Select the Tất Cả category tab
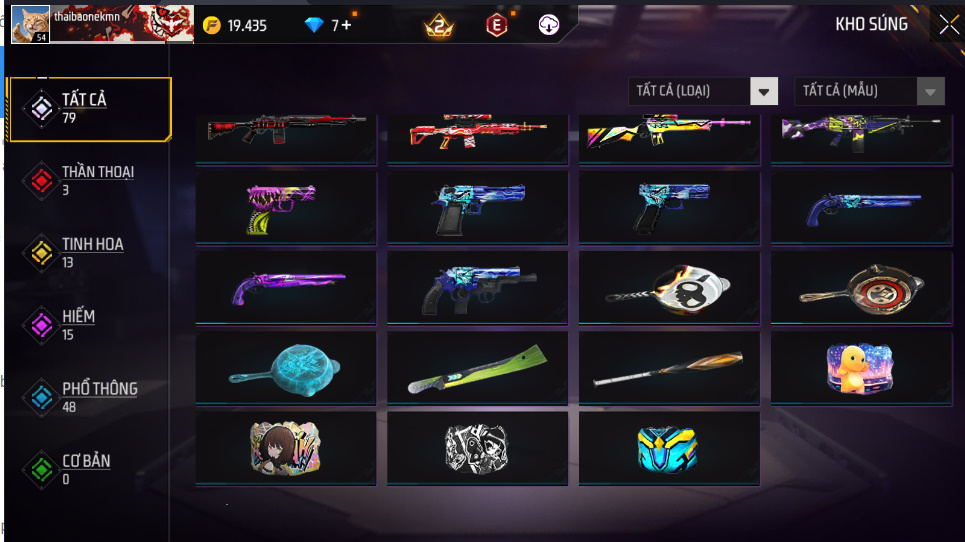The image size is (965, 542). pyautogui.click(x=88, y=108)
